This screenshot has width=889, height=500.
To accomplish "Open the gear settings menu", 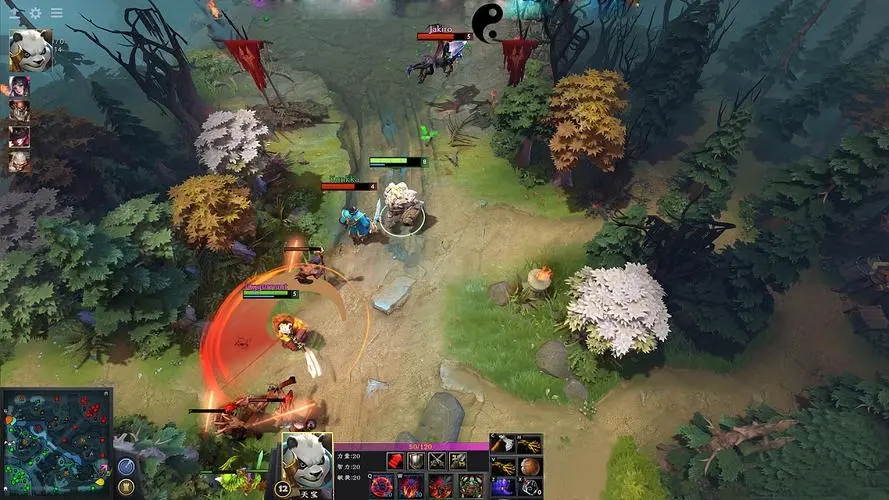I will click(x=36, y=13).
